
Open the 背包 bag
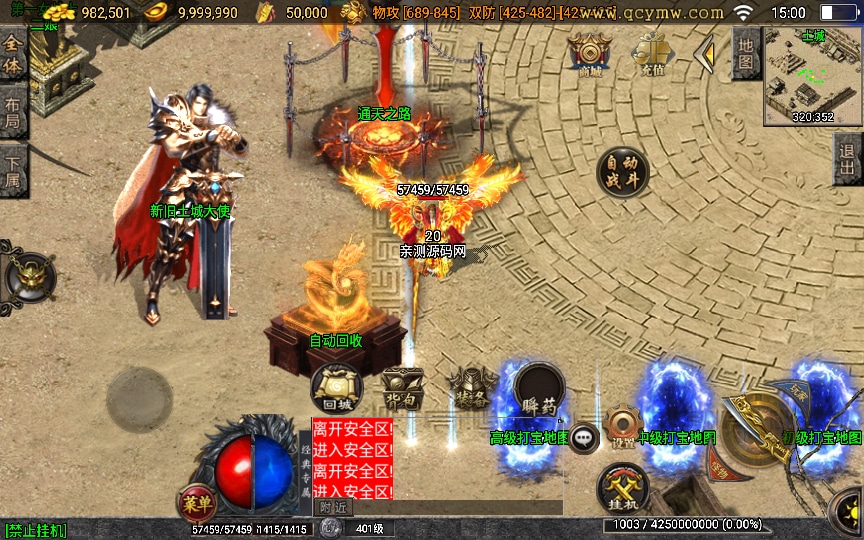[x=403, y=389]
